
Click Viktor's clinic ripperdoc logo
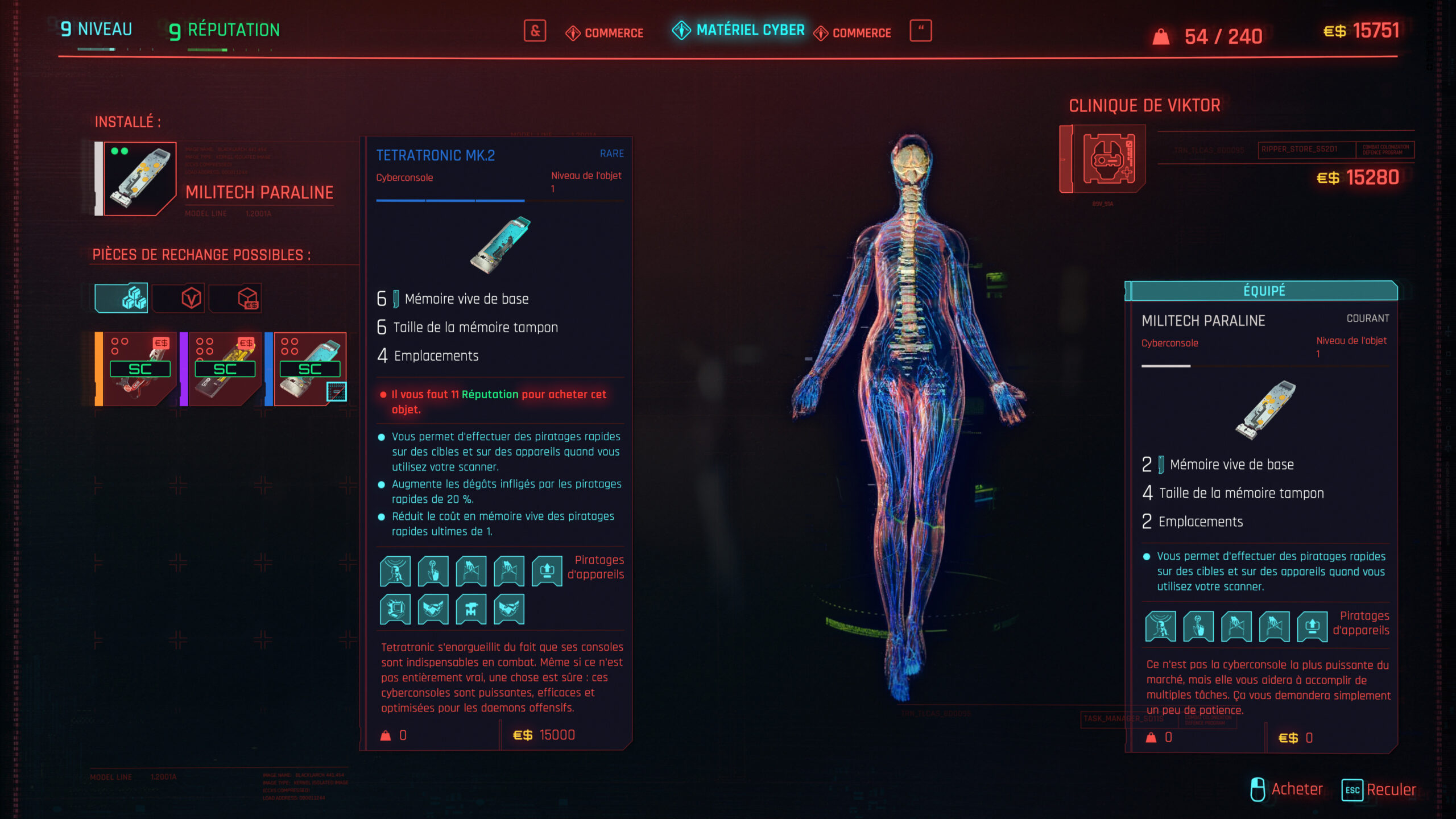[1102, 161]
